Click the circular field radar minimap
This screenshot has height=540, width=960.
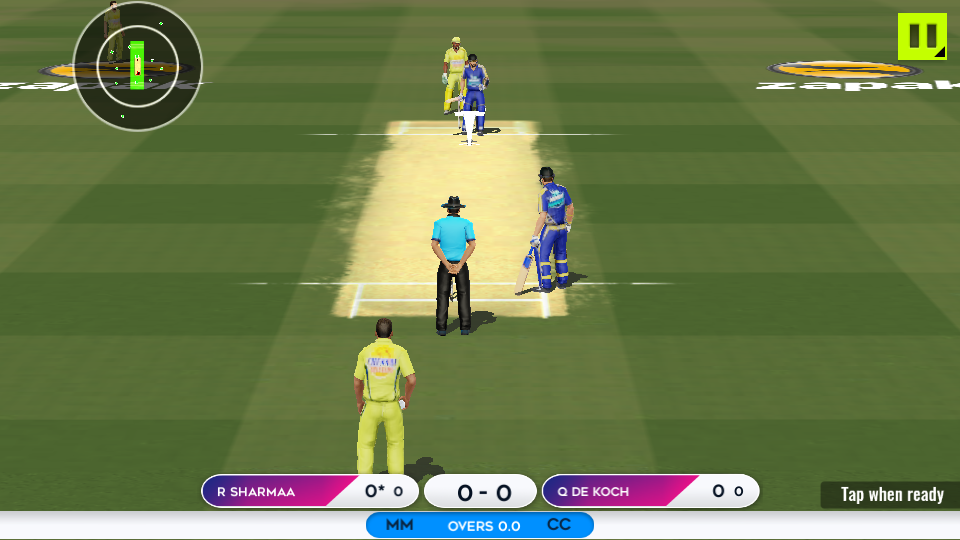click(x=138, y=66)
